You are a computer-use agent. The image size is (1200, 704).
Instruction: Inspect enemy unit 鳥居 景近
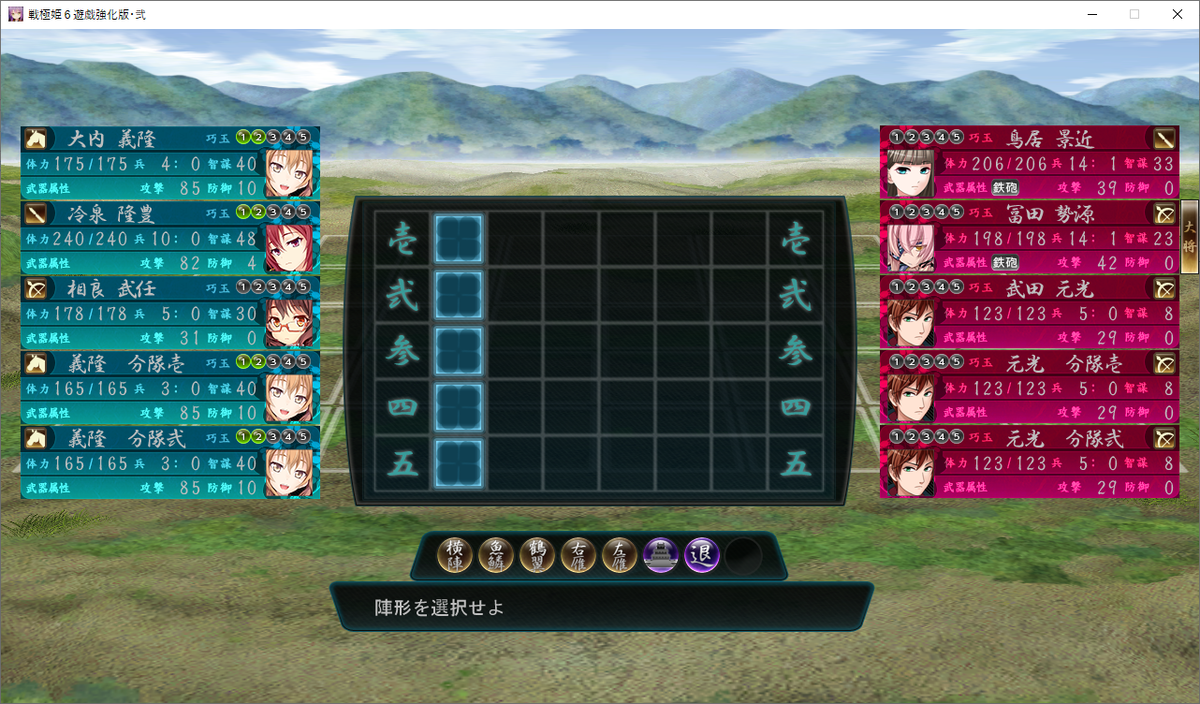(1030, 162)
